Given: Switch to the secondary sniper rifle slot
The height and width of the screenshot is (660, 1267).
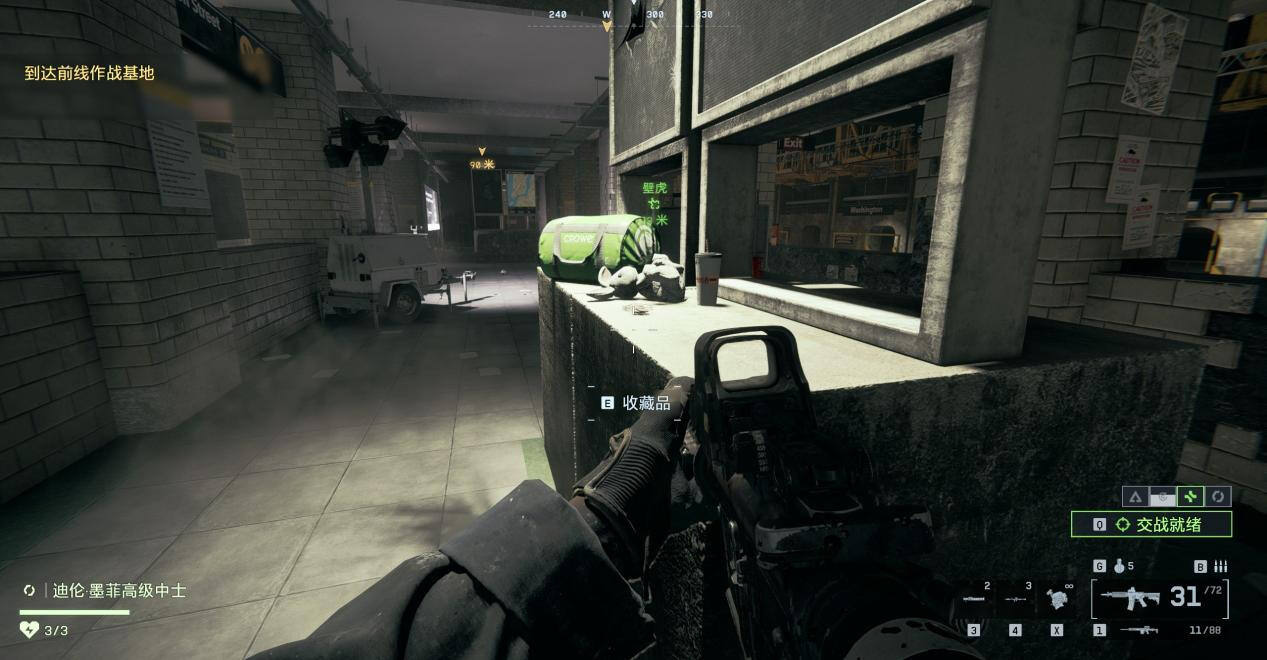Looking at the screenshot, I should 1138,630.
